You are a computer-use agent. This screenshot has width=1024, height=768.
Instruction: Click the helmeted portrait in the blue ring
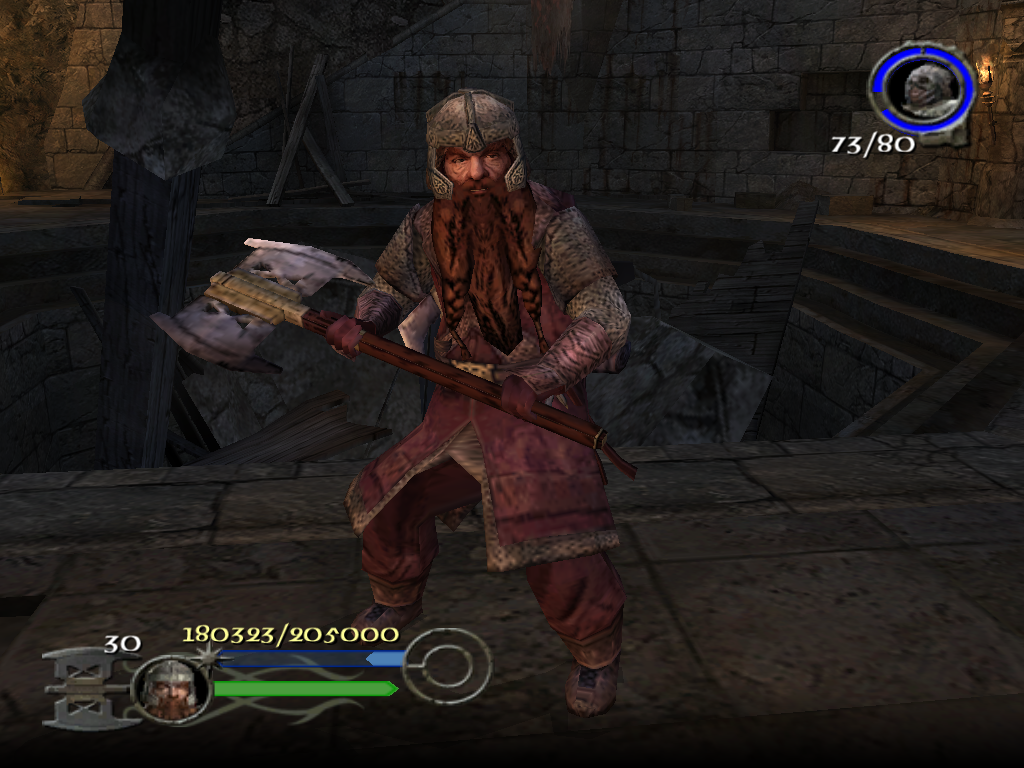921,85
